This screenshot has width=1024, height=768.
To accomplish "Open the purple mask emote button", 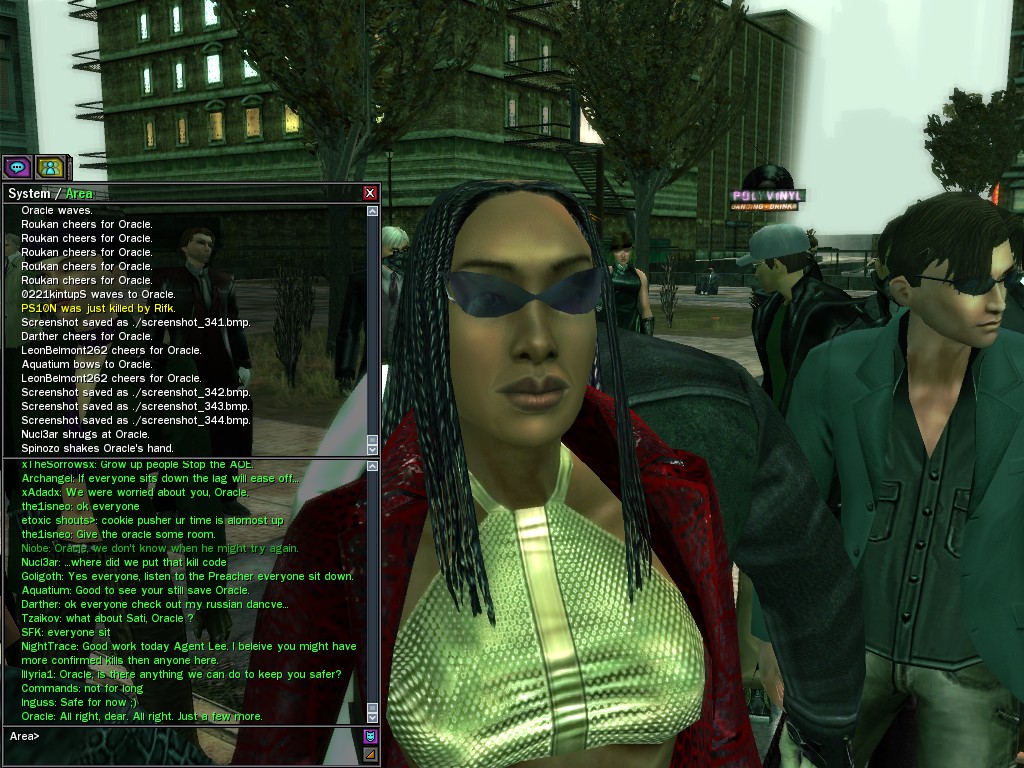I will (x=370, y=737).
